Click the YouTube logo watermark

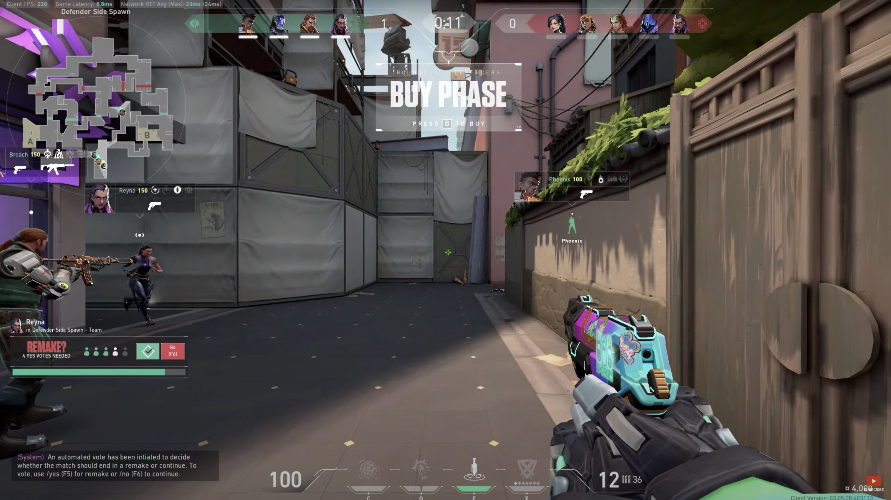pyautogui.click(x=875, y=481)
